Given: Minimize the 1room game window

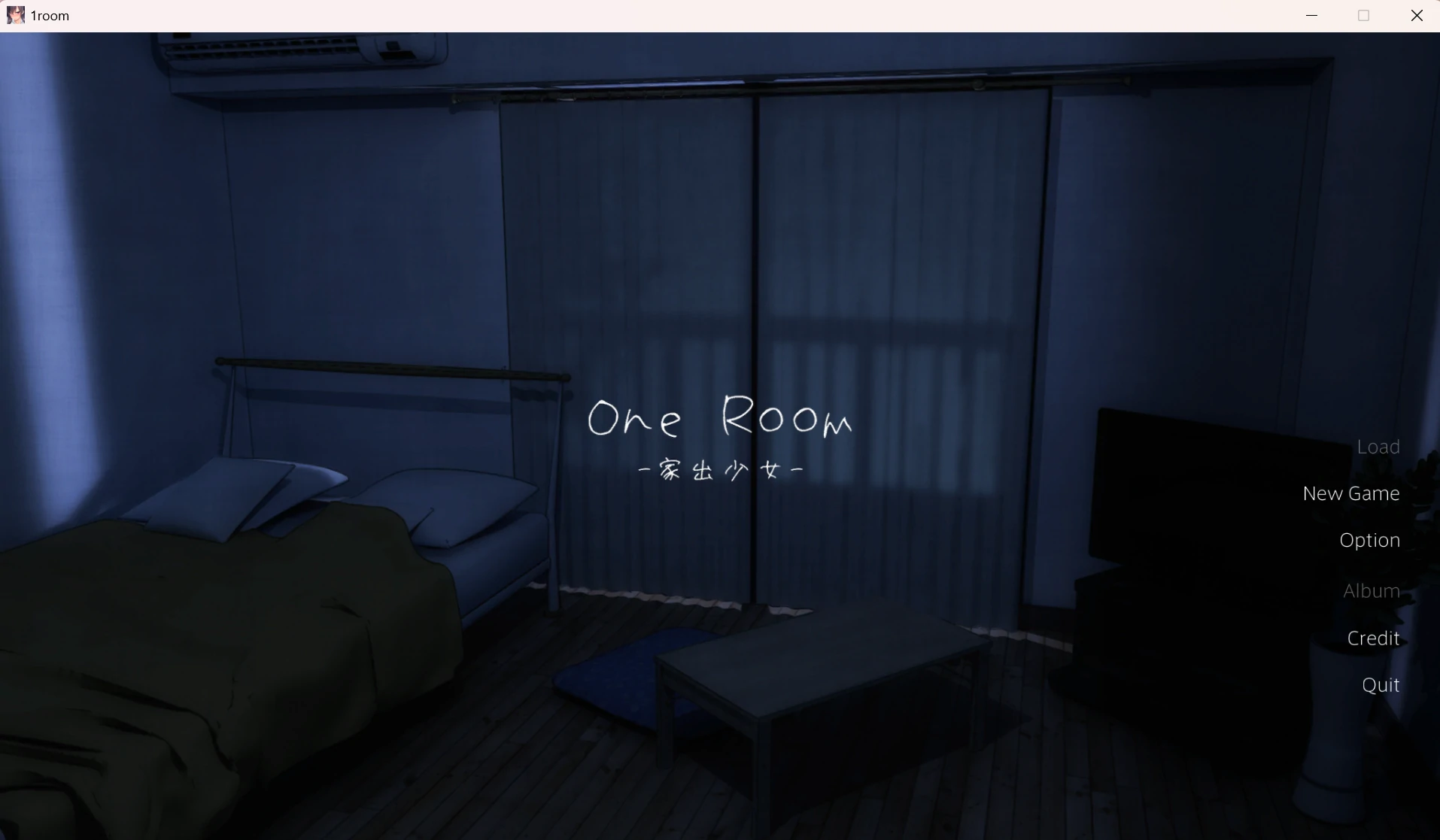Looking at the screenshot, I should point(1313,15).
